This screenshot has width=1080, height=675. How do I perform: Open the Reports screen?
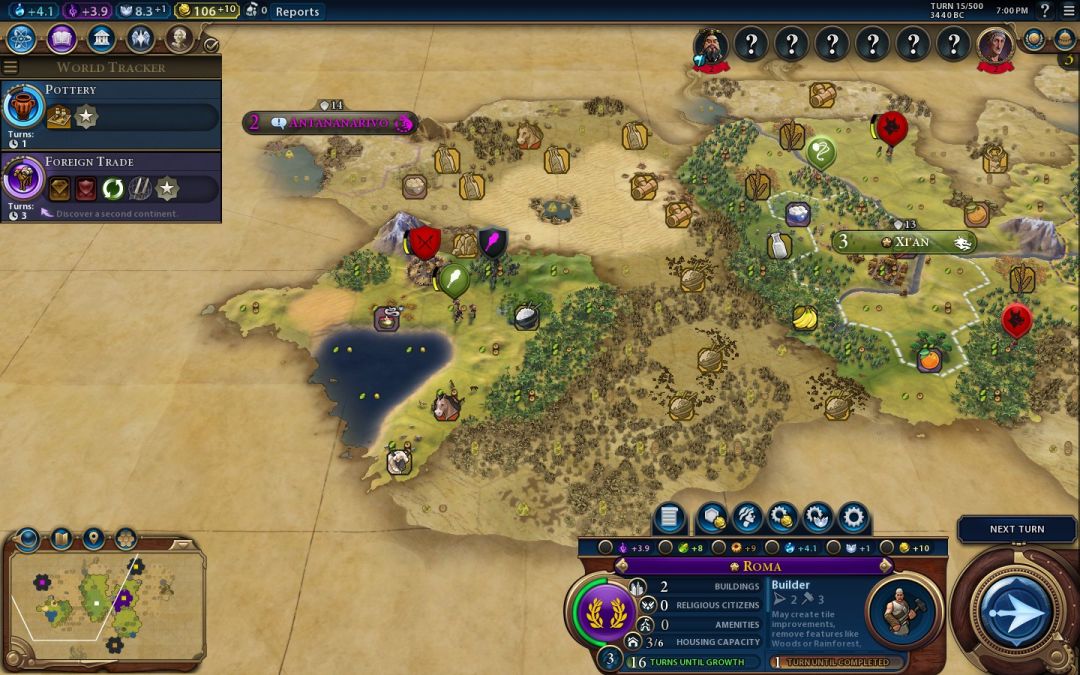point(297,11)
